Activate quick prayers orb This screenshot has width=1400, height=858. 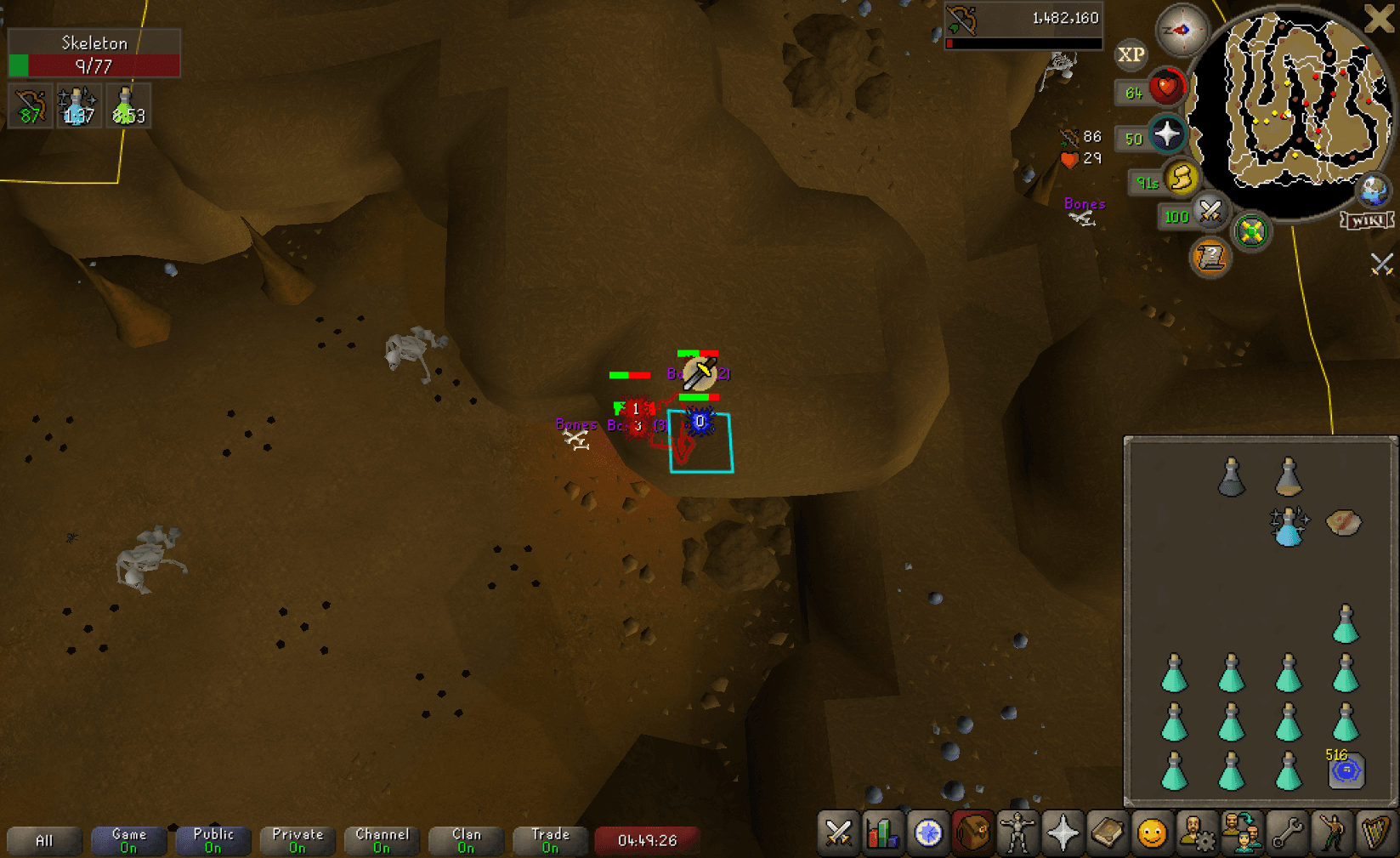point(1166,134)
